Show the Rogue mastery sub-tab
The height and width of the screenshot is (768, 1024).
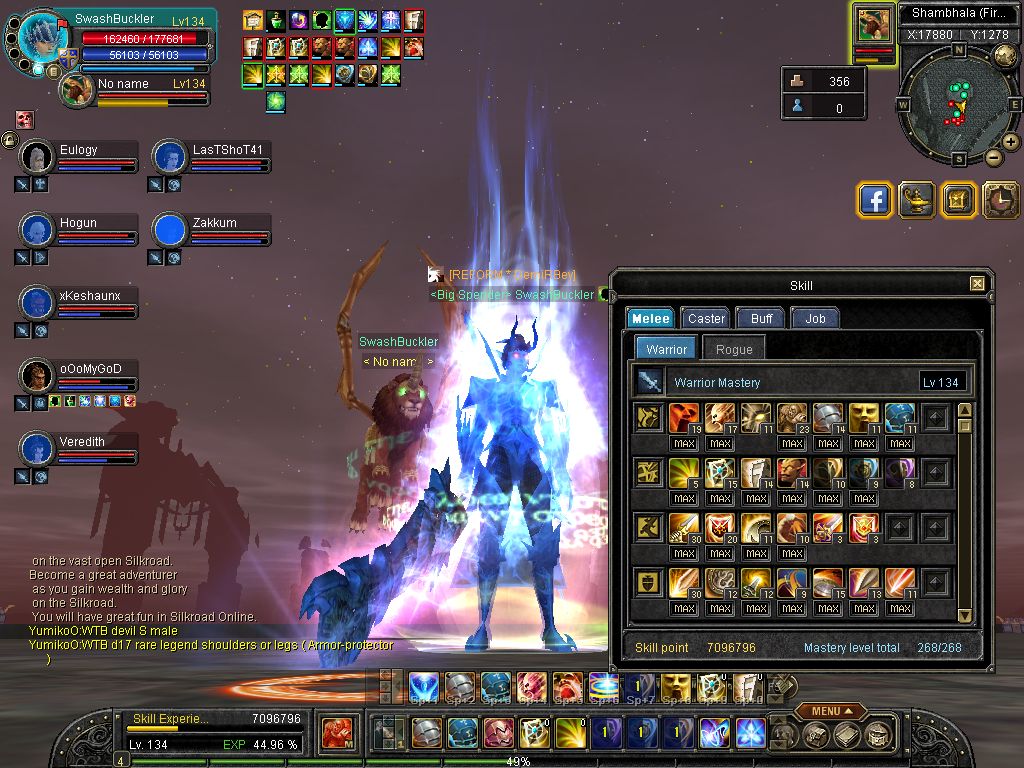click(734, 349)
